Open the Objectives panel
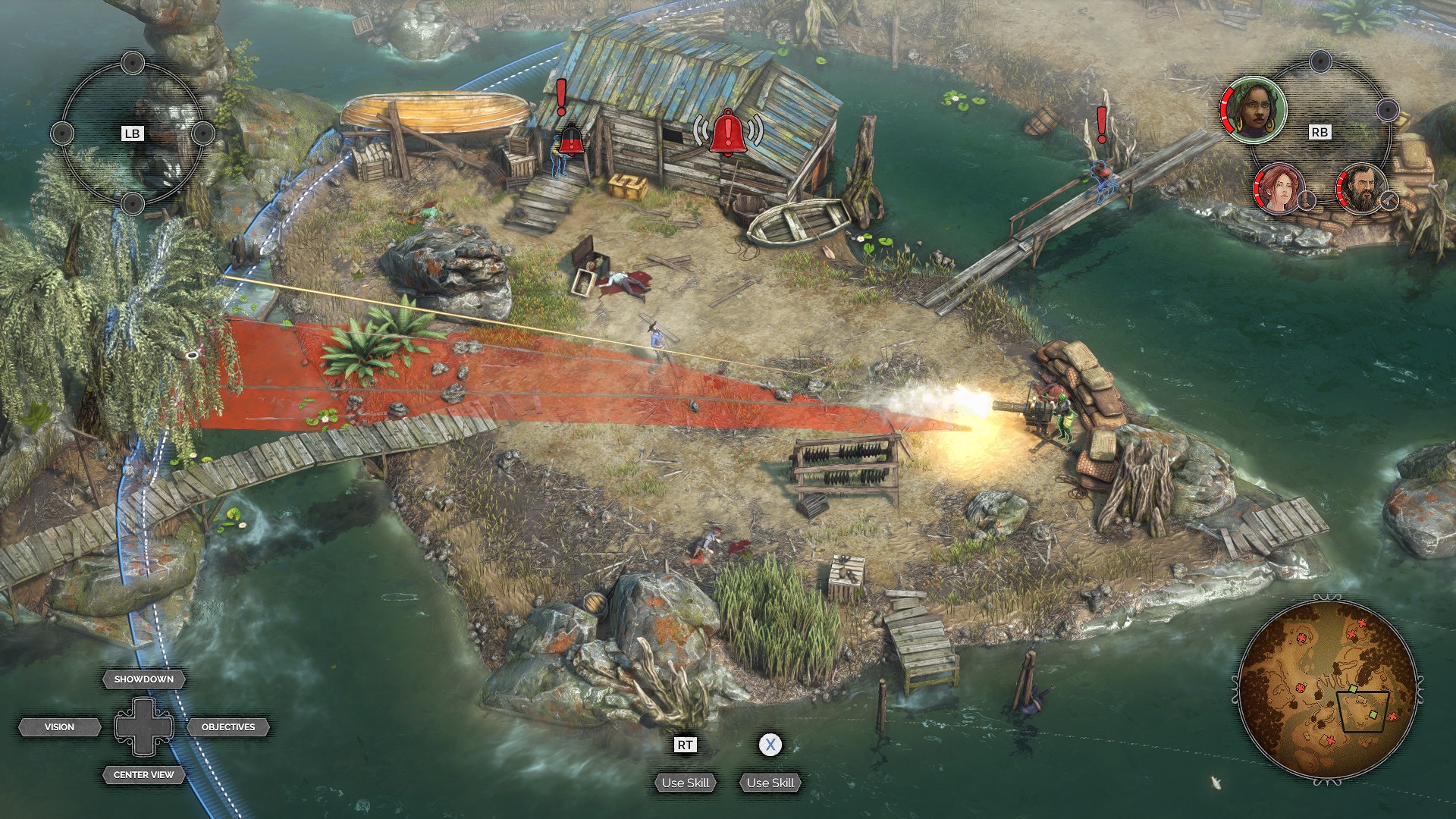 click(227, 726)
